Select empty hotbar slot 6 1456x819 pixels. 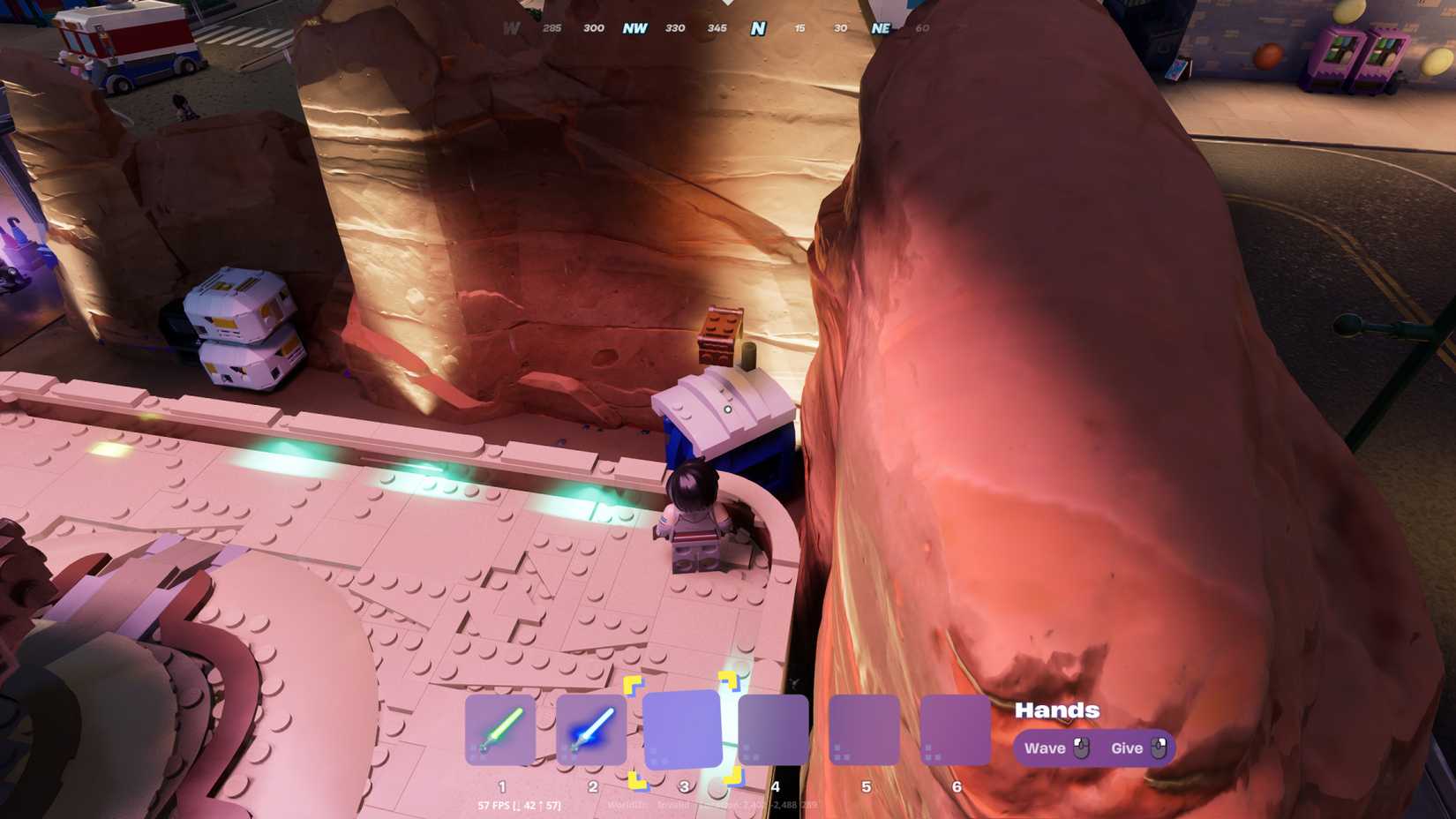click(954, 729)
